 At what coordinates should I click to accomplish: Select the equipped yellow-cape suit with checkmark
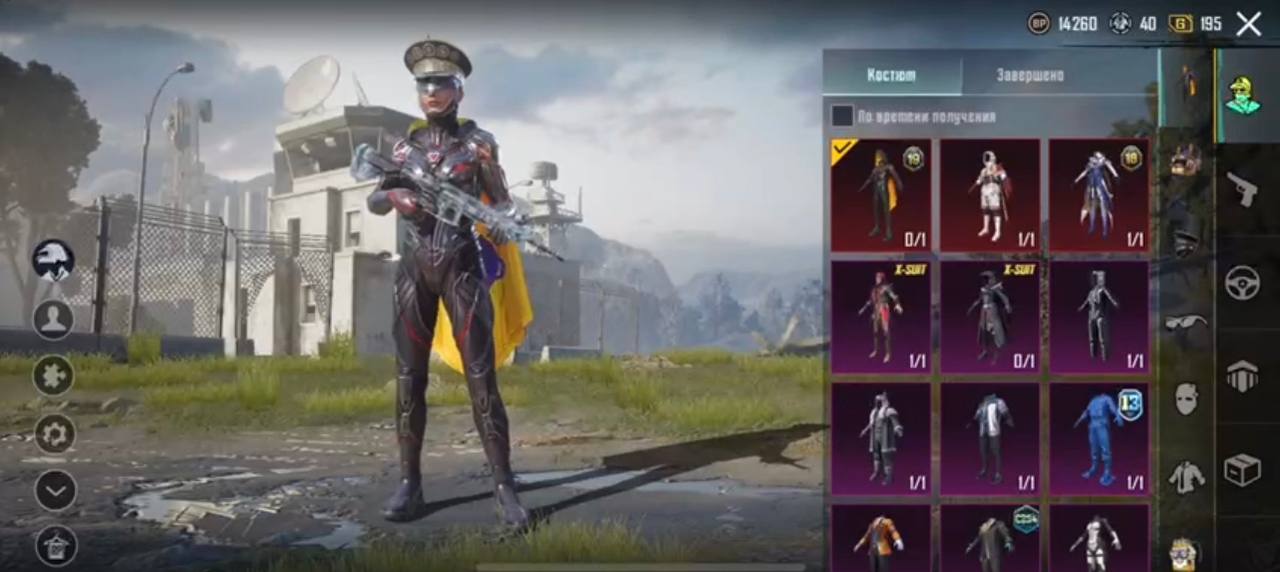click(880, 194)
